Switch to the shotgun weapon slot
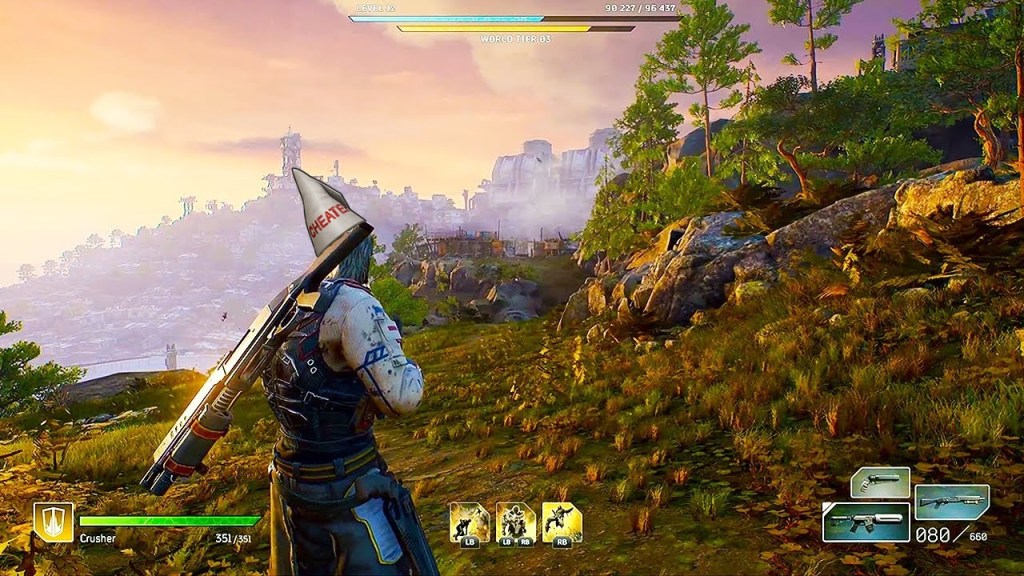Image resolution: width=1024 pixels, height=576 pixels. (x=951, y=502)
